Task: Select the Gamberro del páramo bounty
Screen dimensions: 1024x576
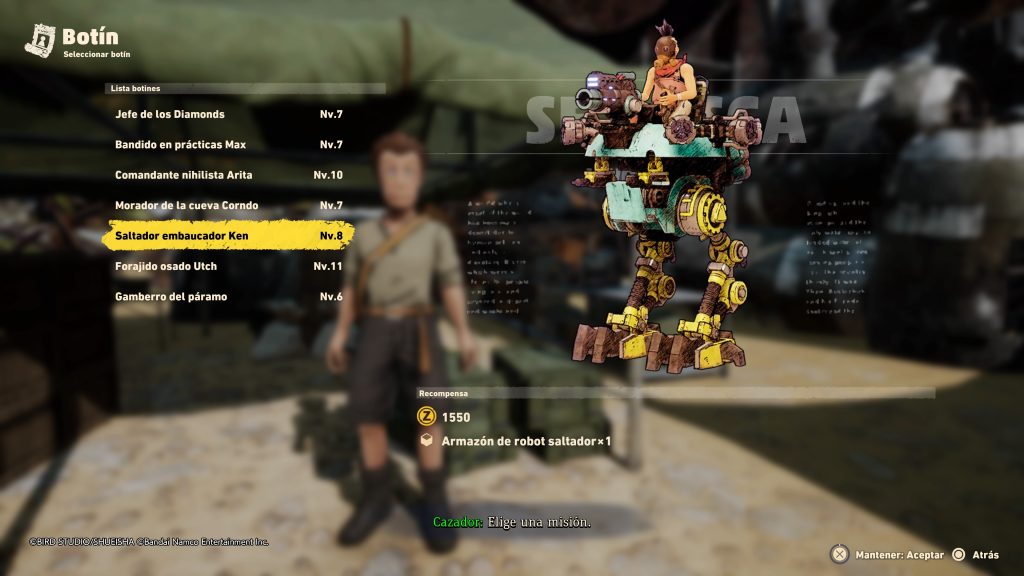Action: [228, 297]
